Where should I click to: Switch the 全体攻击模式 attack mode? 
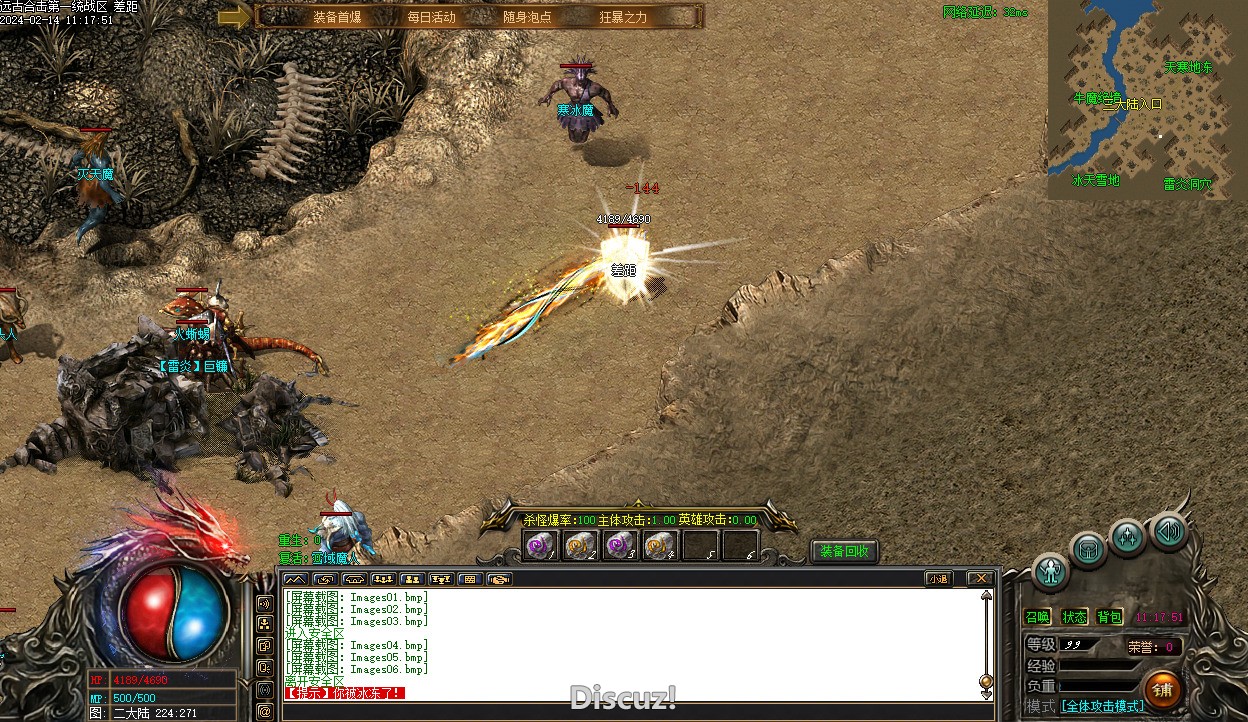pyautogui.click(x=1103, y=706)
